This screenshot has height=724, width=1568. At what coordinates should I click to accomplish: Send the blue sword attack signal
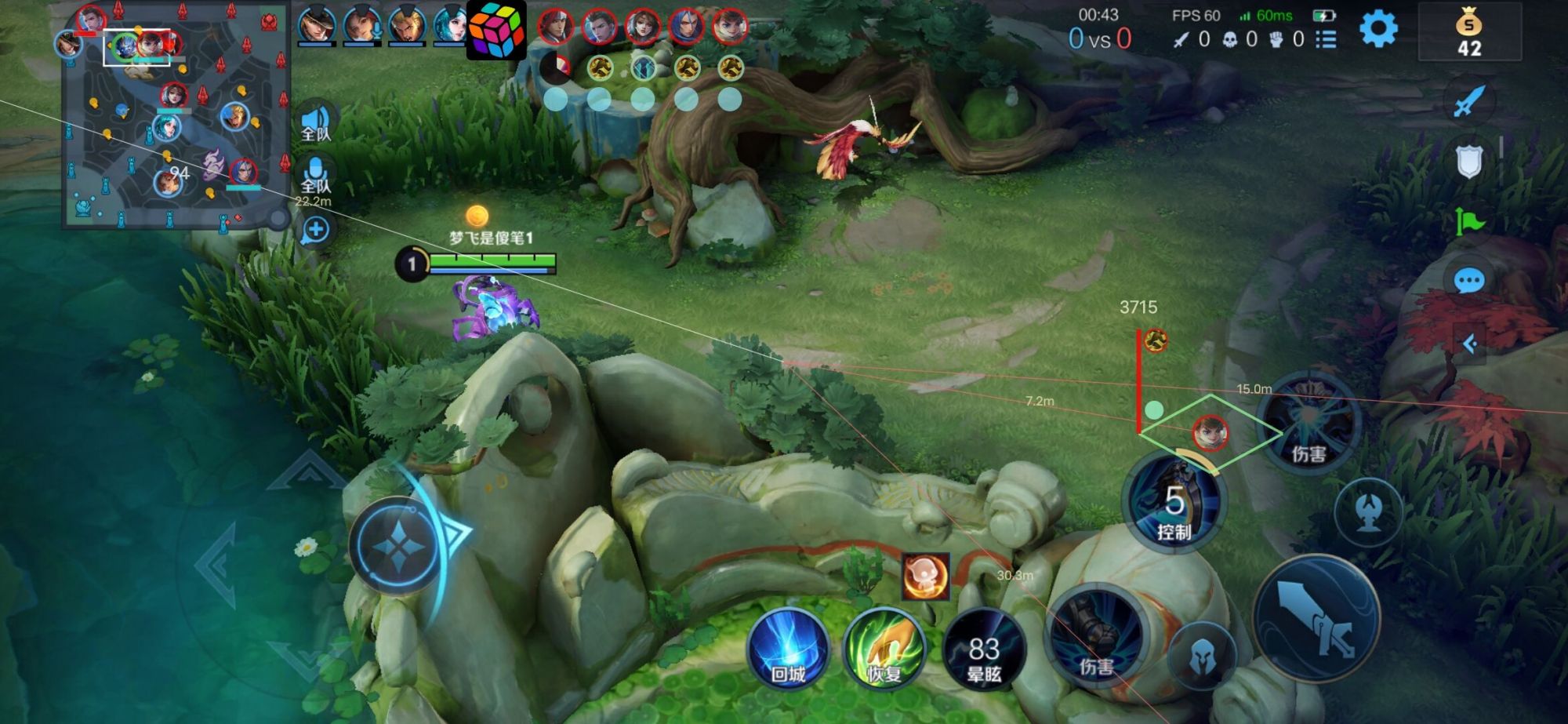click(x=1469, y=102)
